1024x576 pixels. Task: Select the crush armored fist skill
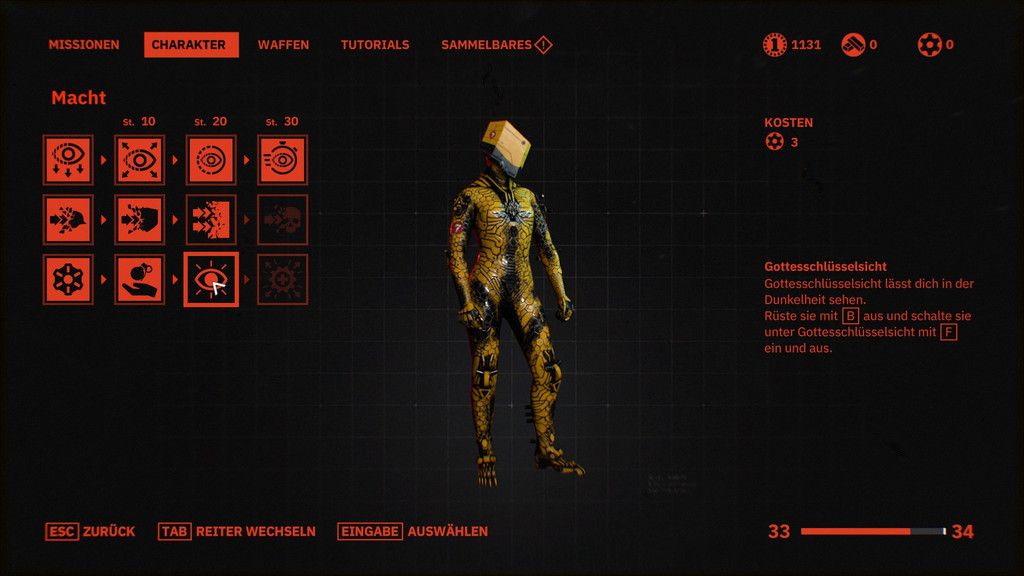point(139,220)
